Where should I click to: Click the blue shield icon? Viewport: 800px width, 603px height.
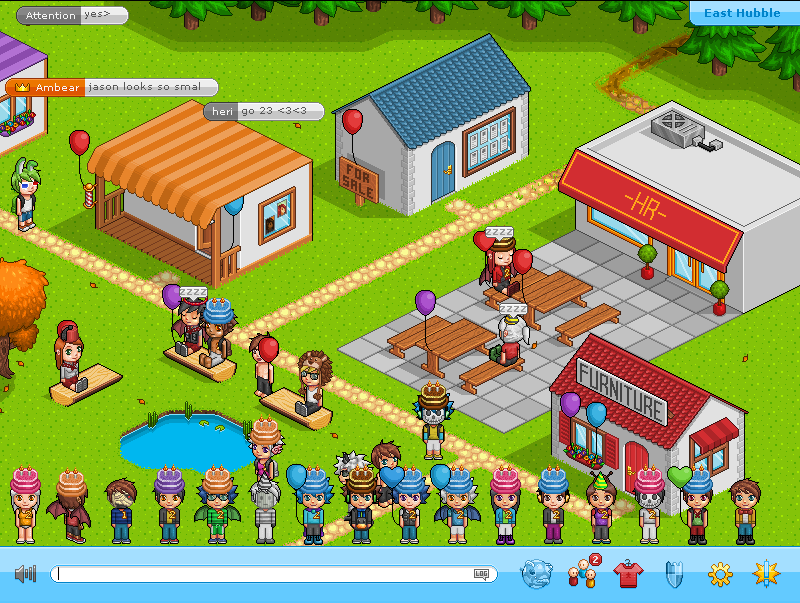pyautogui.click(x=673, y=574)
